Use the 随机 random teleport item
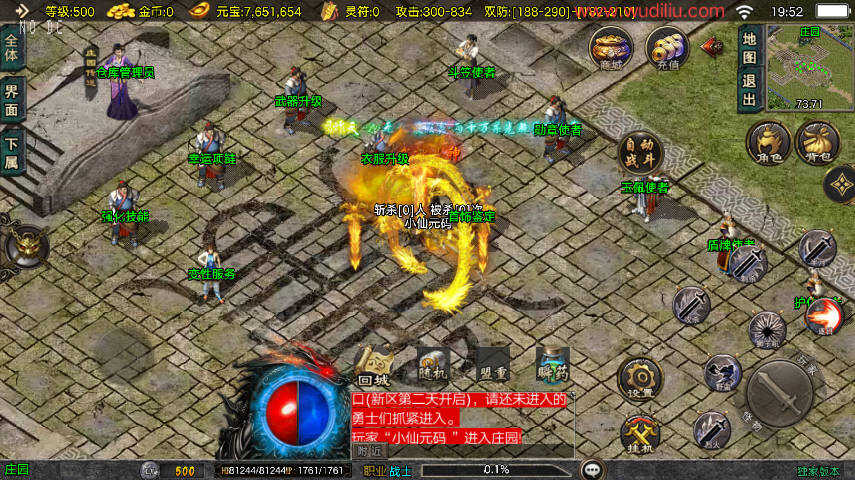The width and height of the screenshot is (855, 480). click(433, 366)
